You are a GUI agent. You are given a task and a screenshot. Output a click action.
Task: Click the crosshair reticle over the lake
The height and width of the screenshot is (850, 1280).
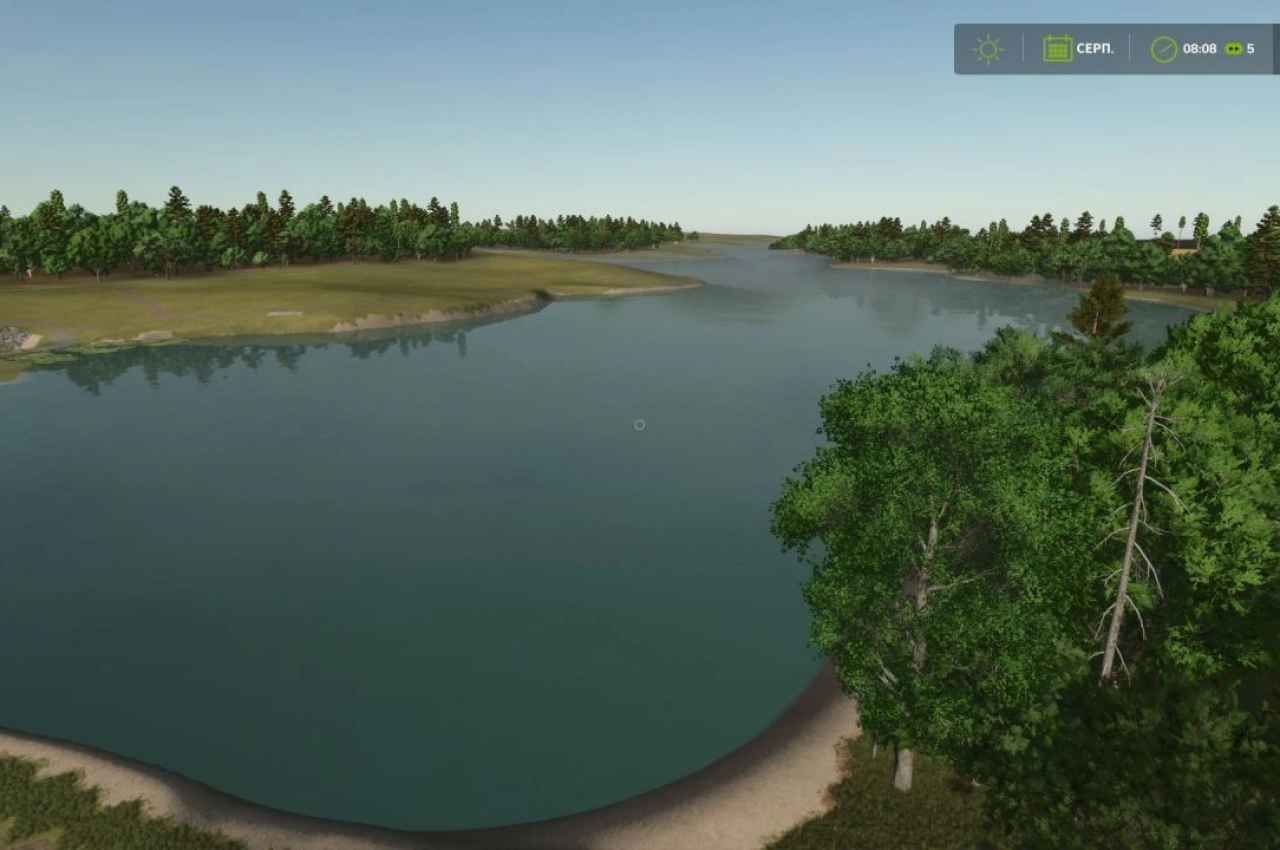(639, 424)
